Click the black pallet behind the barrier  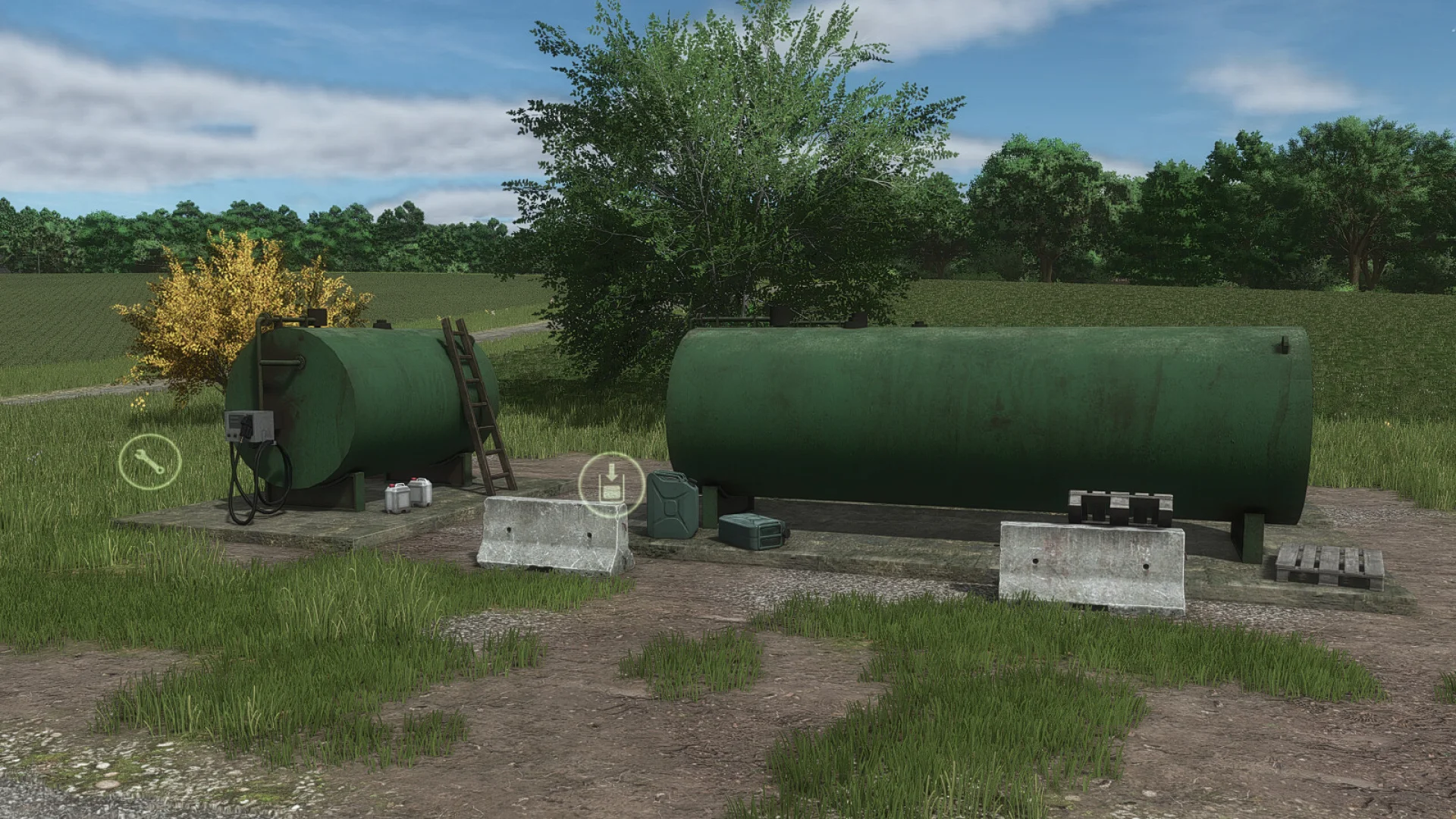pyautogui.click(x=1115, y=508)
